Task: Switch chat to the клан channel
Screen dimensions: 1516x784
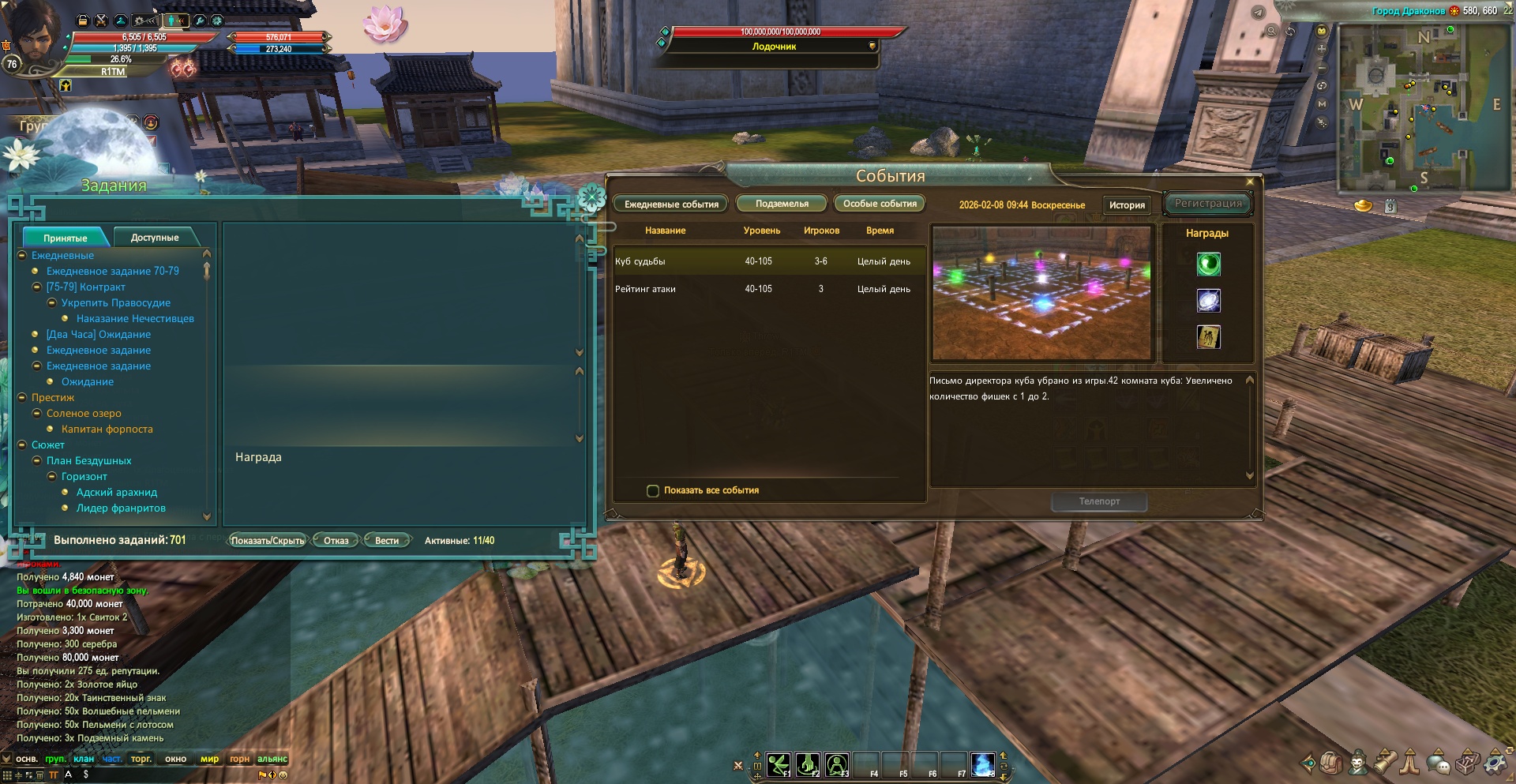Action: 84,759
